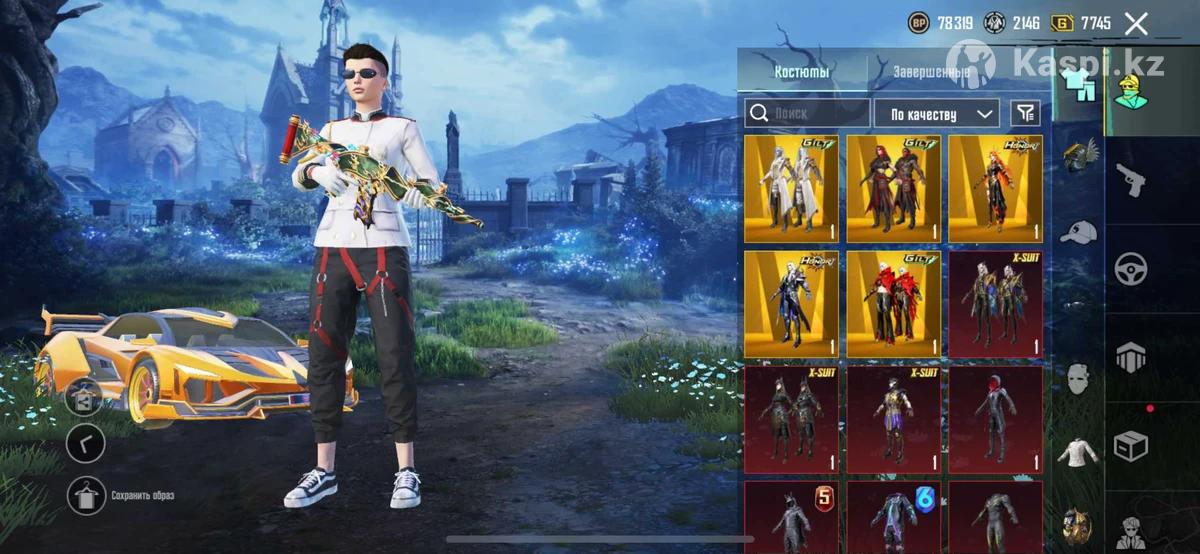Open the Завершенные tab
Screen dimensions: 1200x554
click(930, 72)
